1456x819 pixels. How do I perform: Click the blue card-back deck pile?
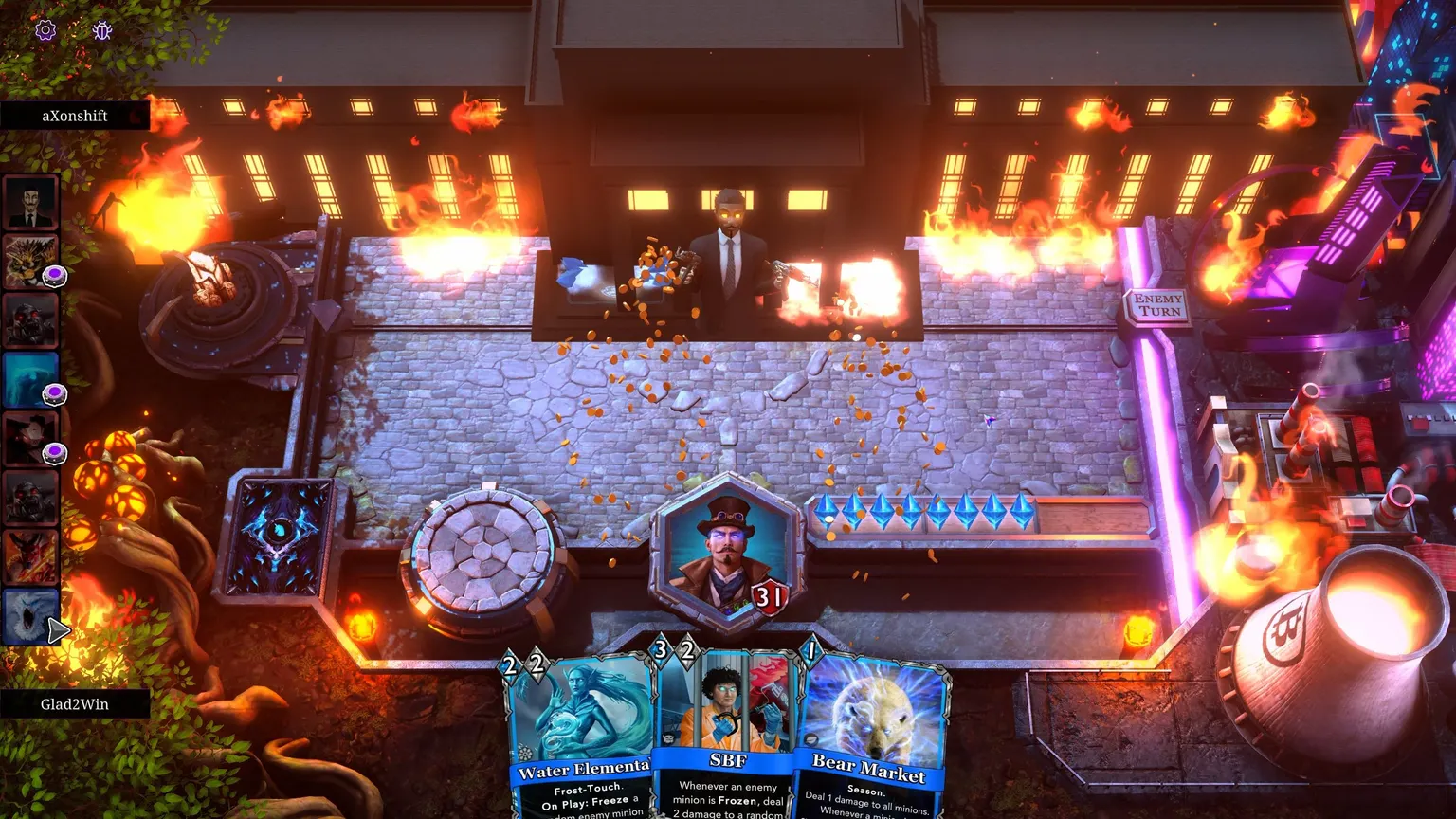tap(279, 537)
